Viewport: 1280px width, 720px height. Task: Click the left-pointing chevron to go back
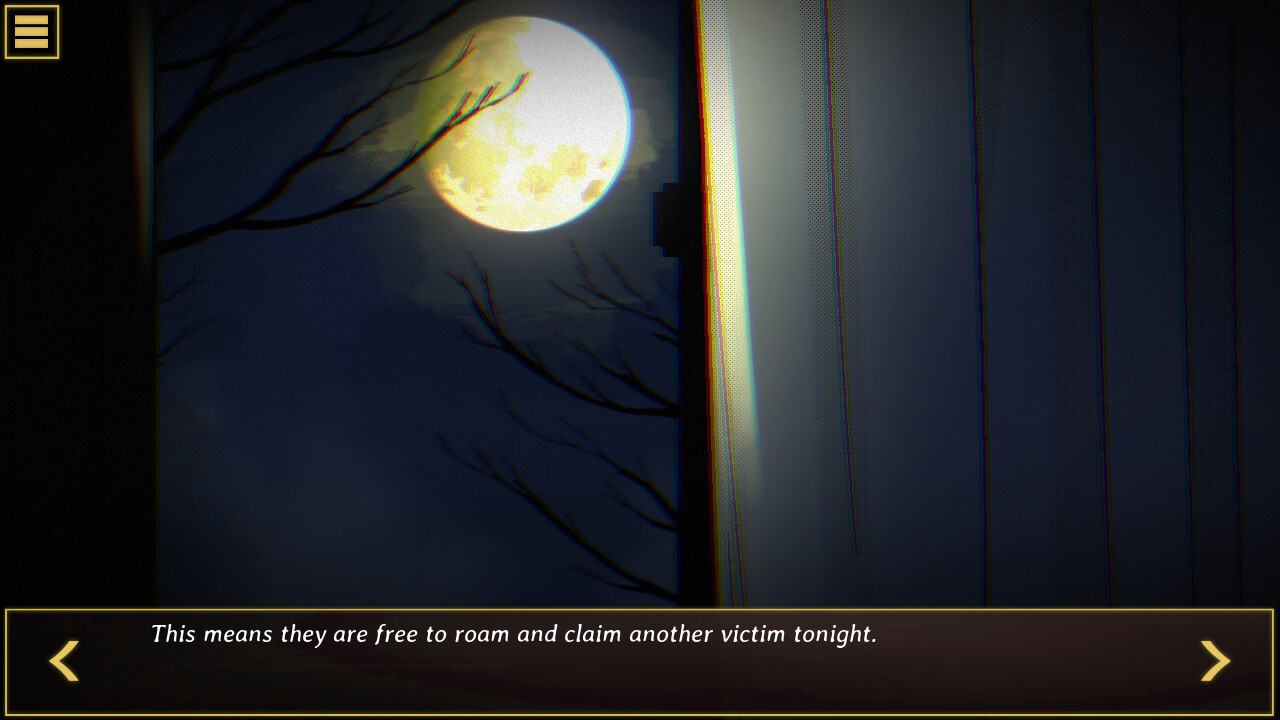click(x=64, y=661)
